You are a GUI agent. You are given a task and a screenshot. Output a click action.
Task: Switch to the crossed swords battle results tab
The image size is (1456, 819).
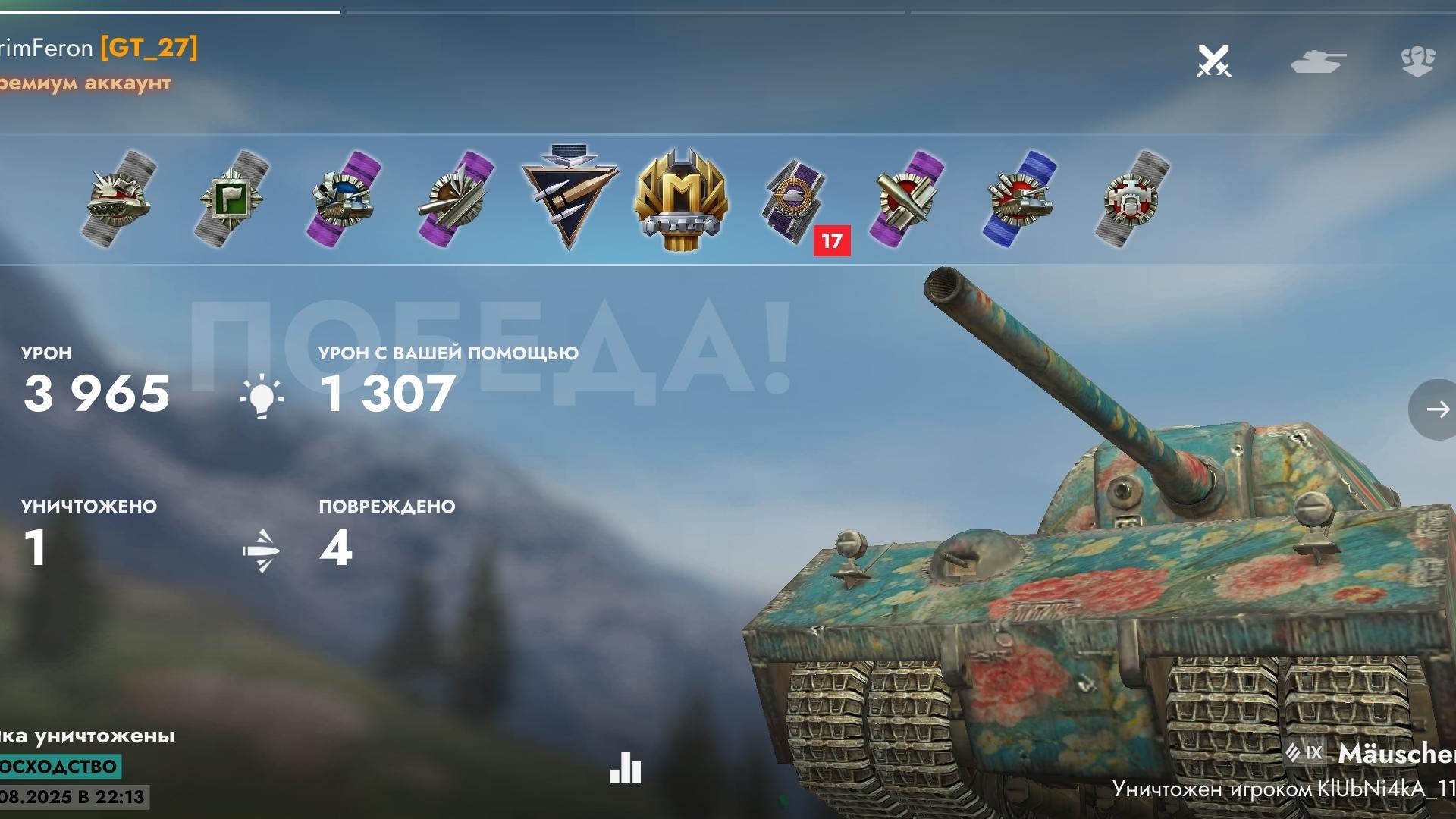pos(1213,61)
